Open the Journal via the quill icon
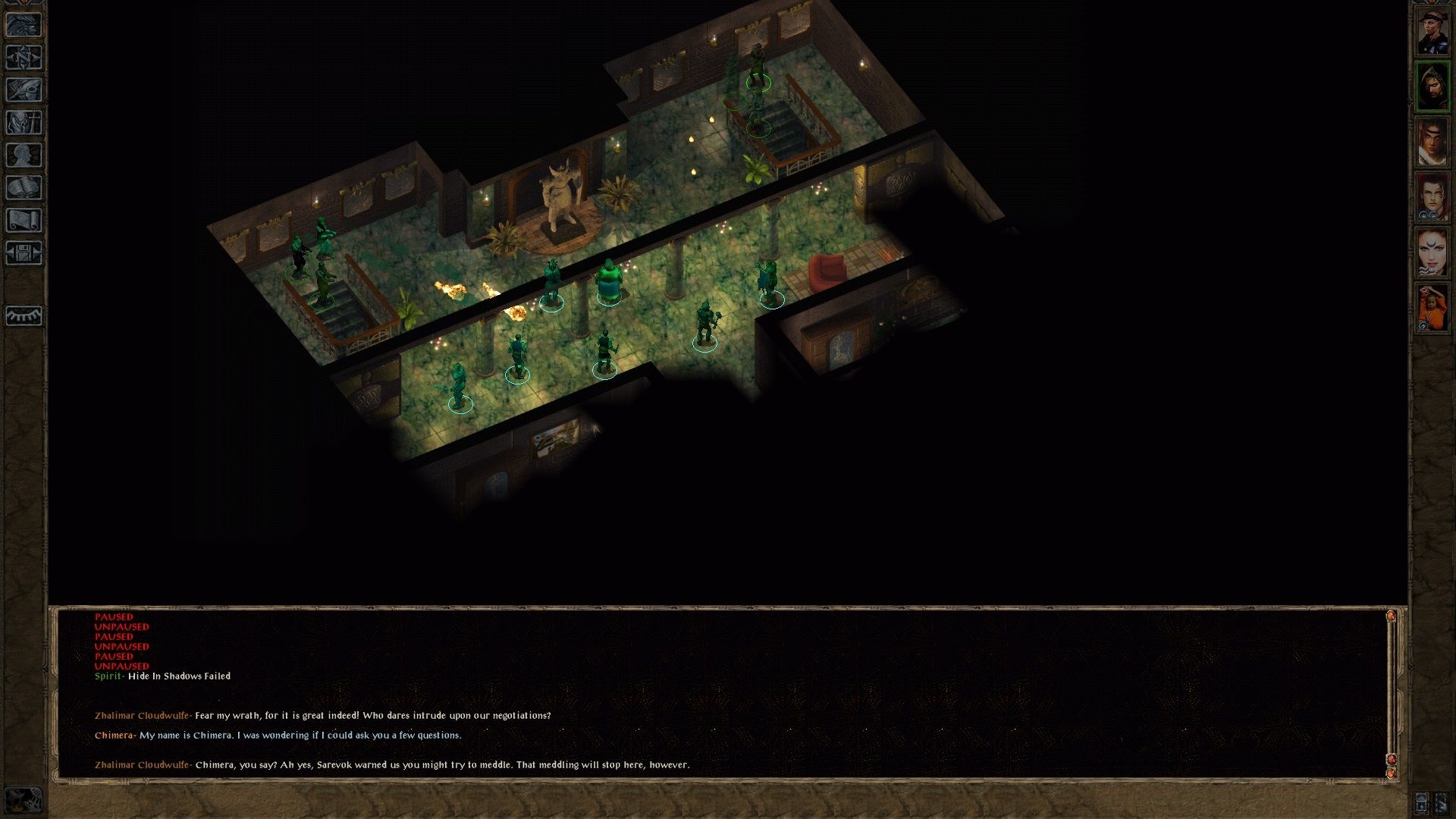The width and height of the screenshot is (1456, 819). pos(25,89)
